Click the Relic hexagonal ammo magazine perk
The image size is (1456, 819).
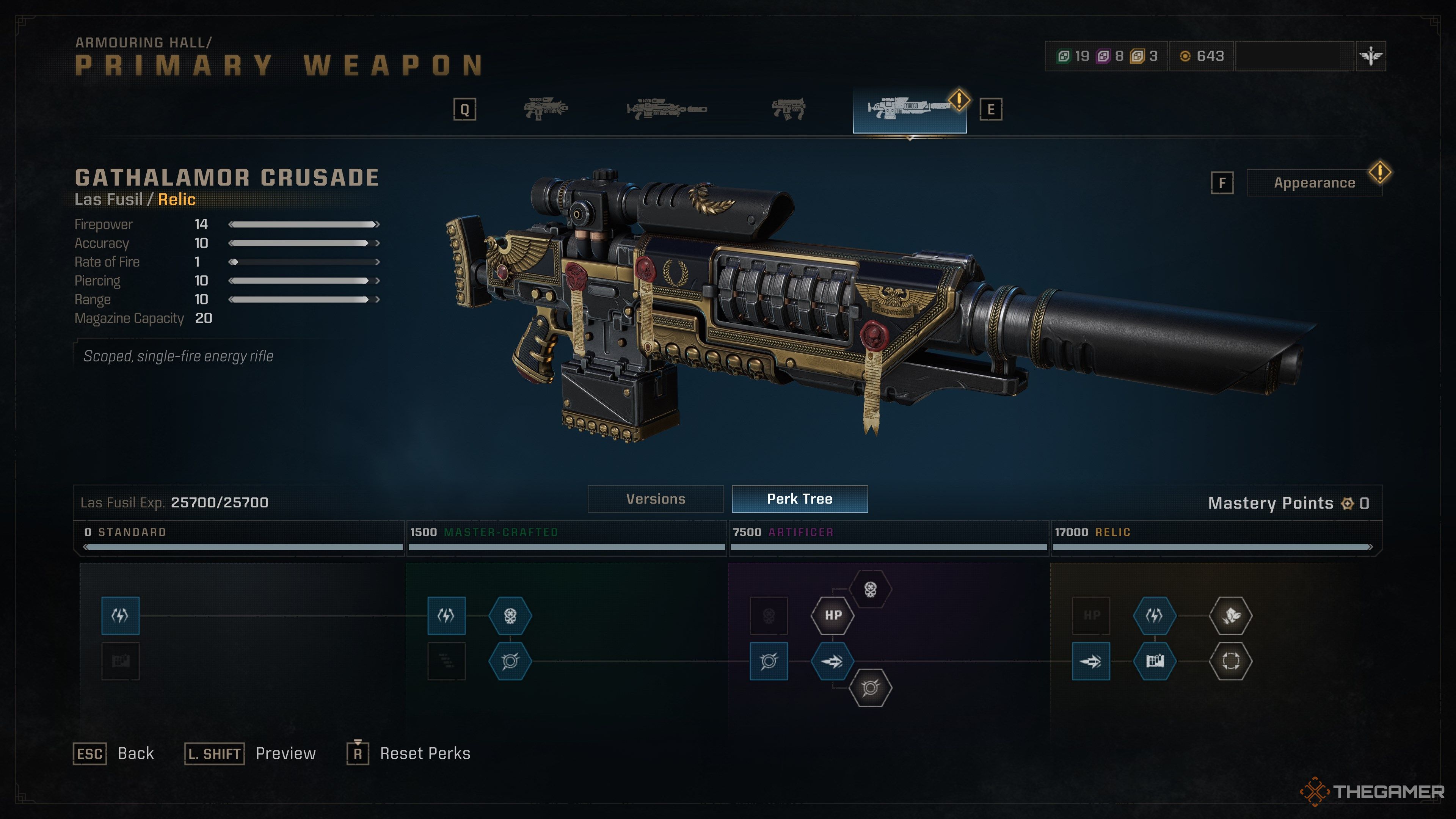(x=1155, y=661)
